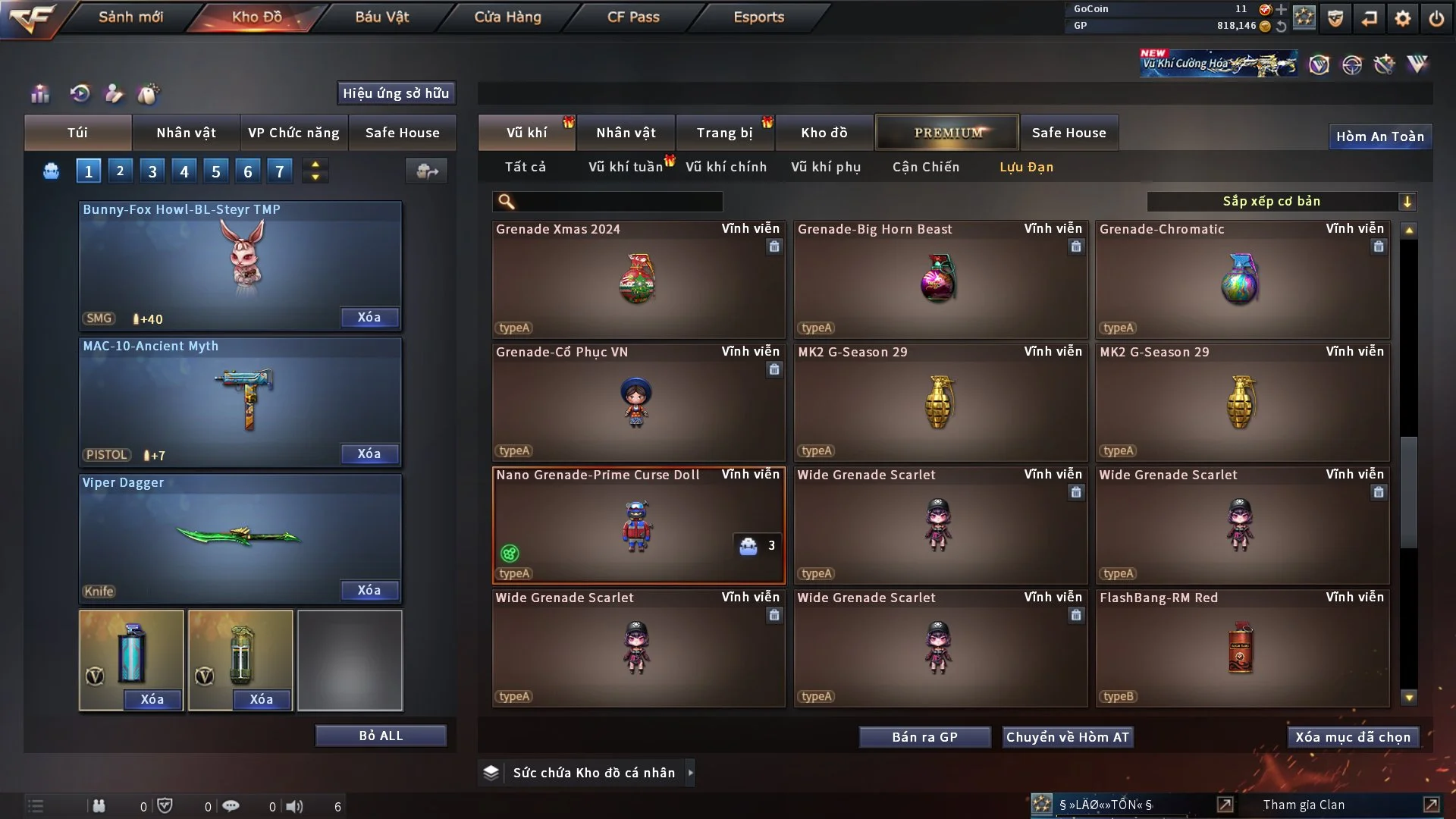Focus the inventory search field

click(x=618, y=201)
